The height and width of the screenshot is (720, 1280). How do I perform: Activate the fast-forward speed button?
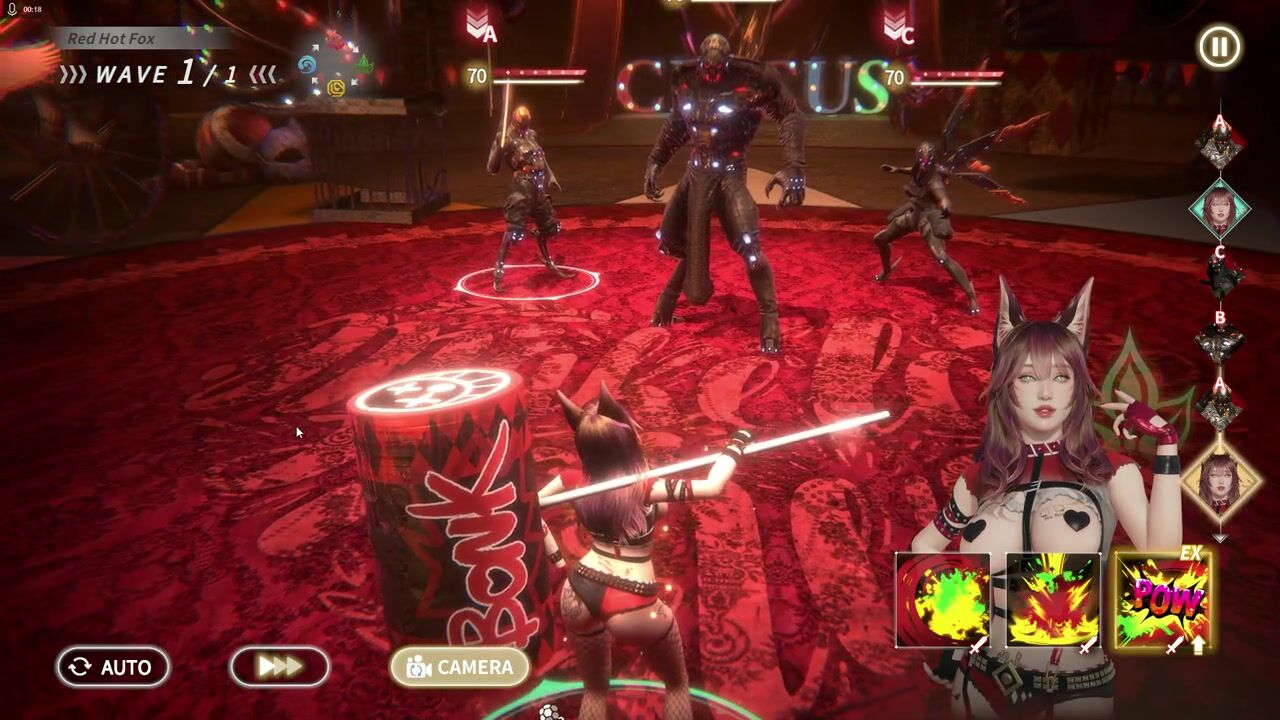pos(280,667)
